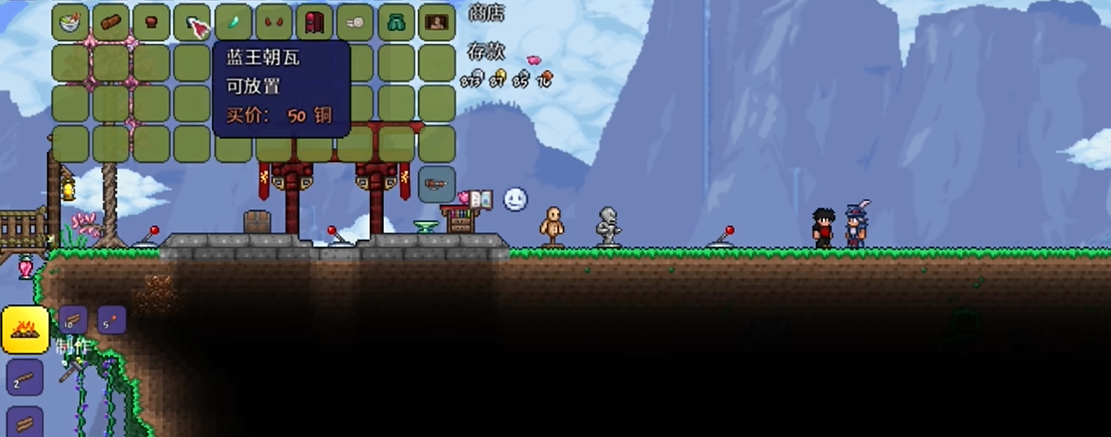Buy the red dynasty door item
This screenshot has height=437, width=1111.
314,22
